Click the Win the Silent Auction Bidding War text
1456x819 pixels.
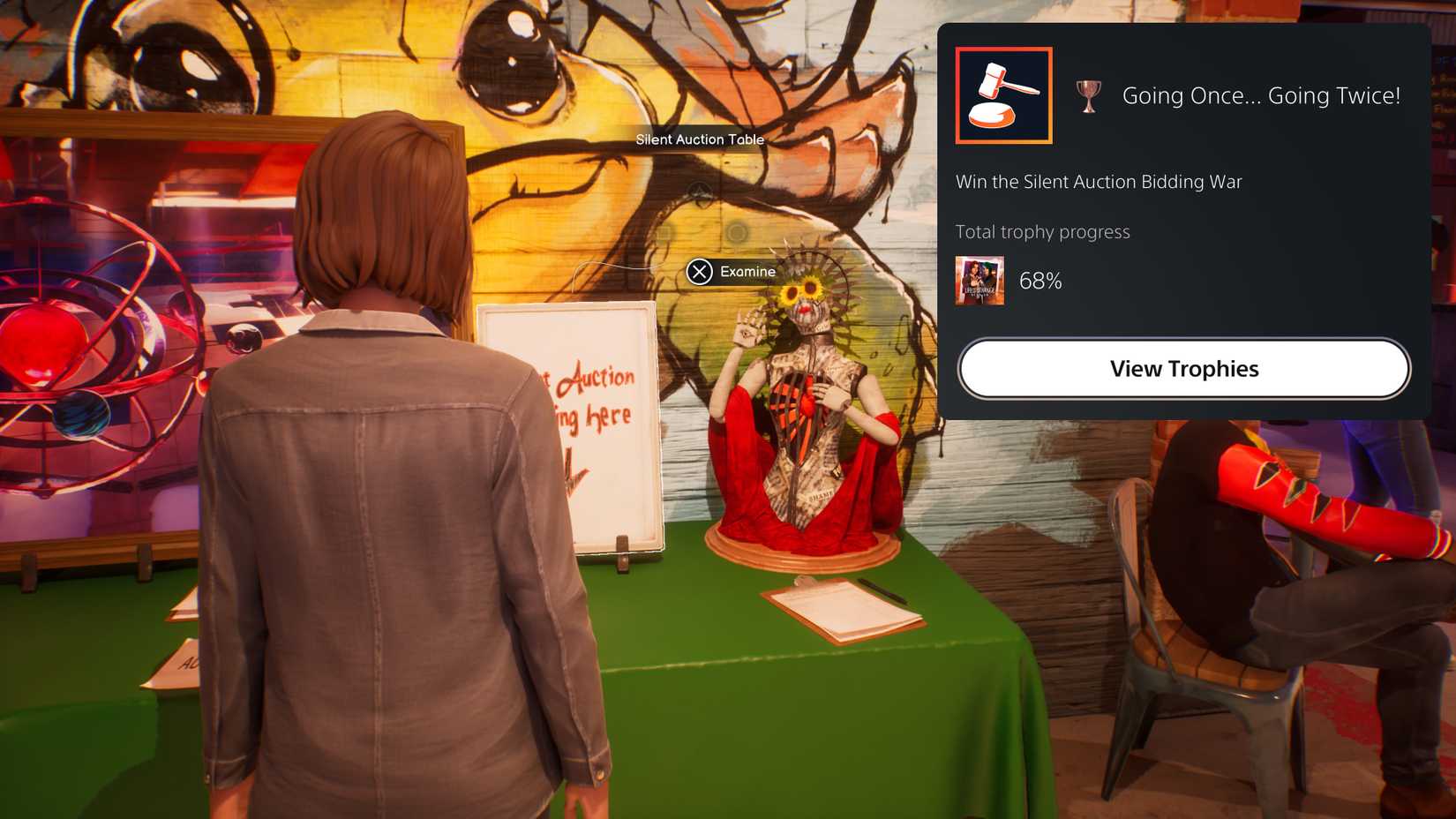click(x=1099, y=182)
